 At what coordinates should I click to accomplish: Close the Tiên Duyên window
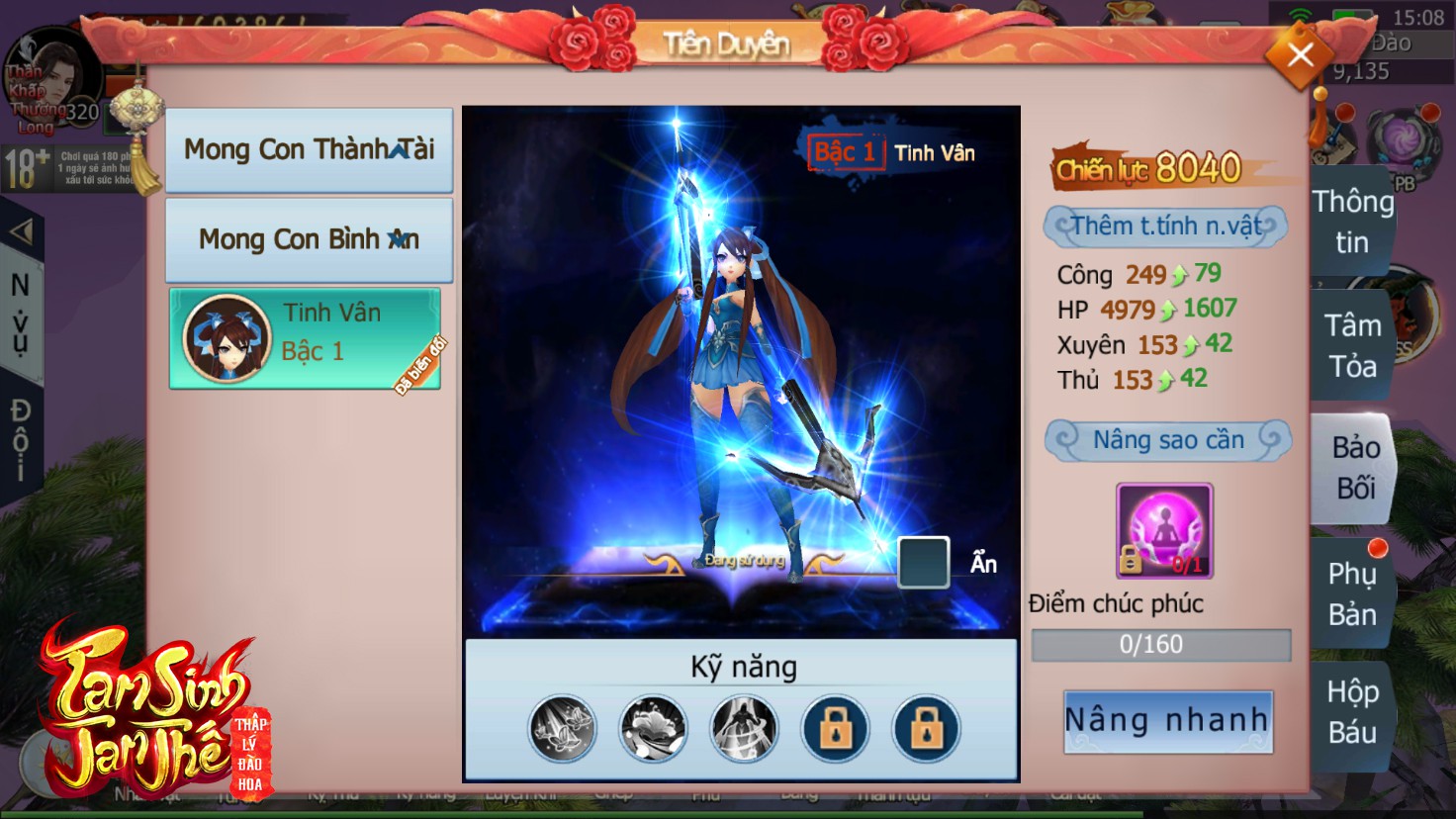[1300, 55]
